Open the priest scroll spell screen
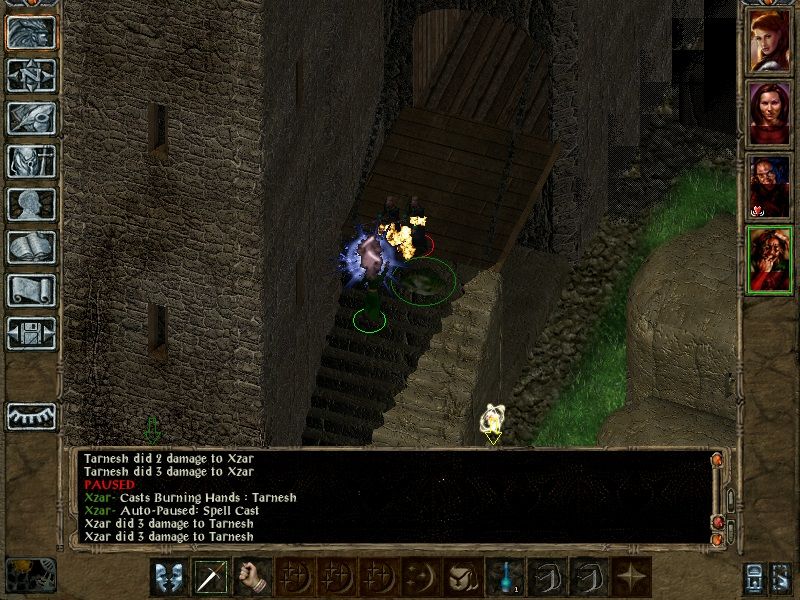Screen dimensions: 800x600 (31, 290)
